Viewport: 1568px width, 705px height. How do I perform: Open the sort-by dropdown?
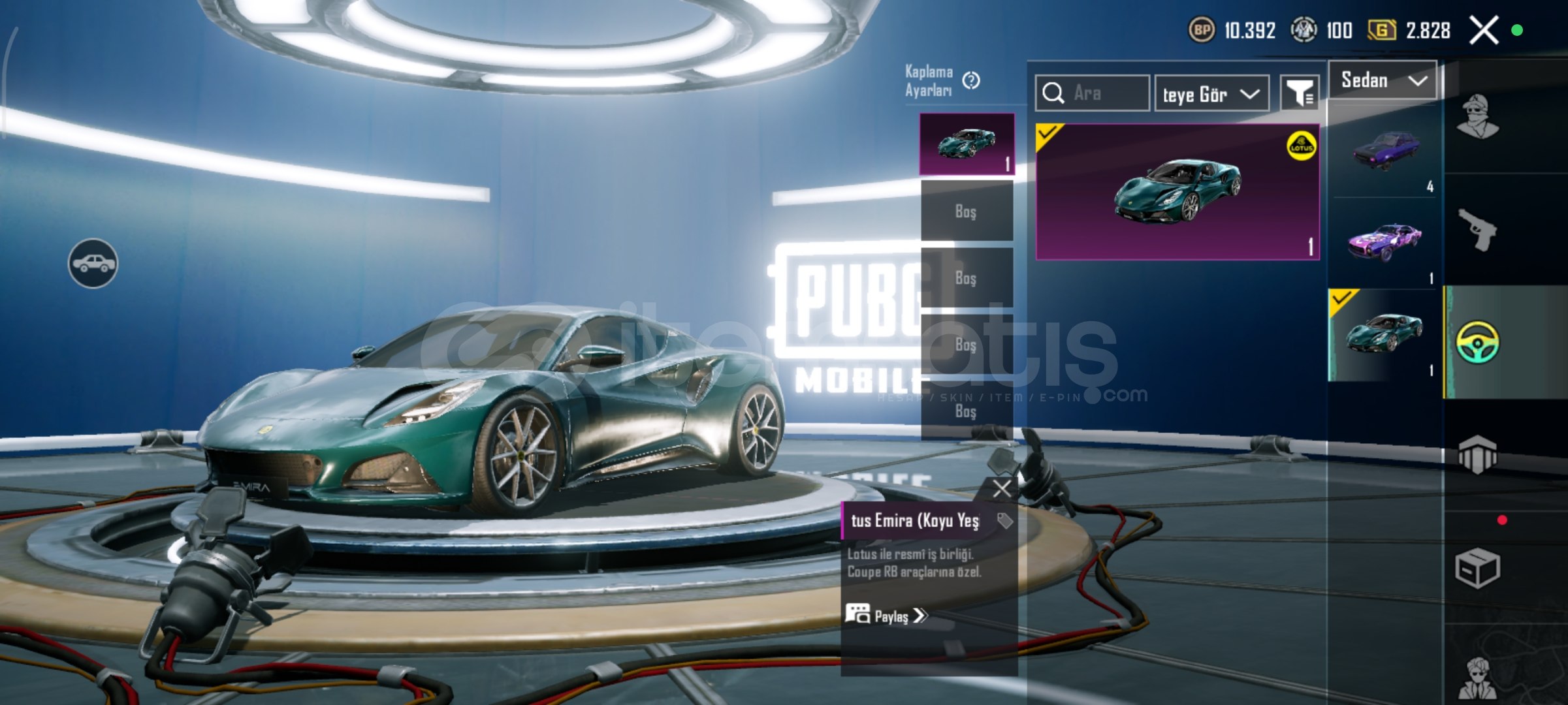(1211, 94)
